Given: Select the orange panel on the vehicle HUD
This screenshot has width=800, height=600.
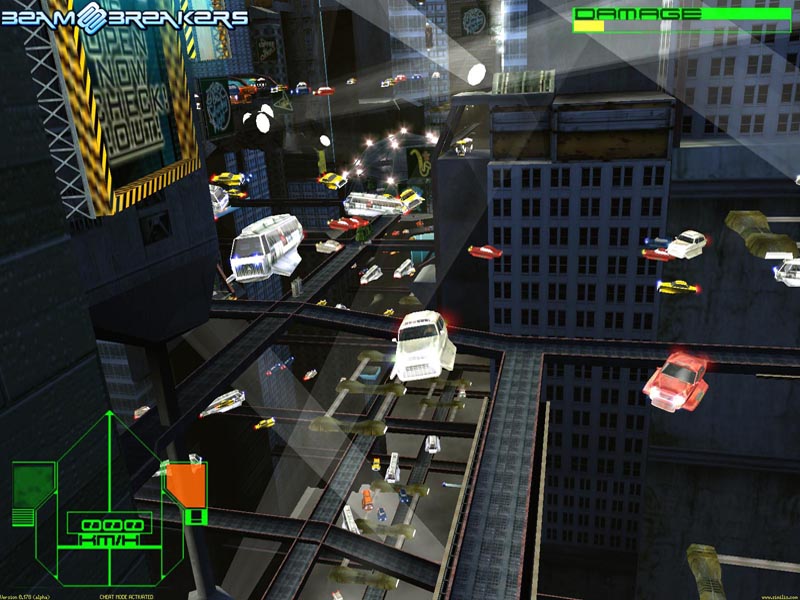Looking at the screenshot, I should 184,485.
